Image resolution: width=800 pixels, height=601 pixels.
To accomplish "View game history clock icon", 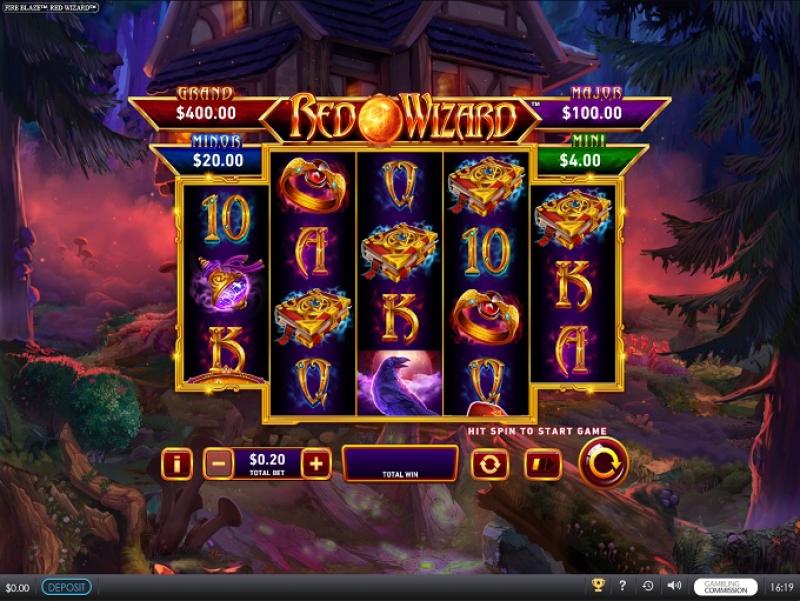I will click(648, 587).
